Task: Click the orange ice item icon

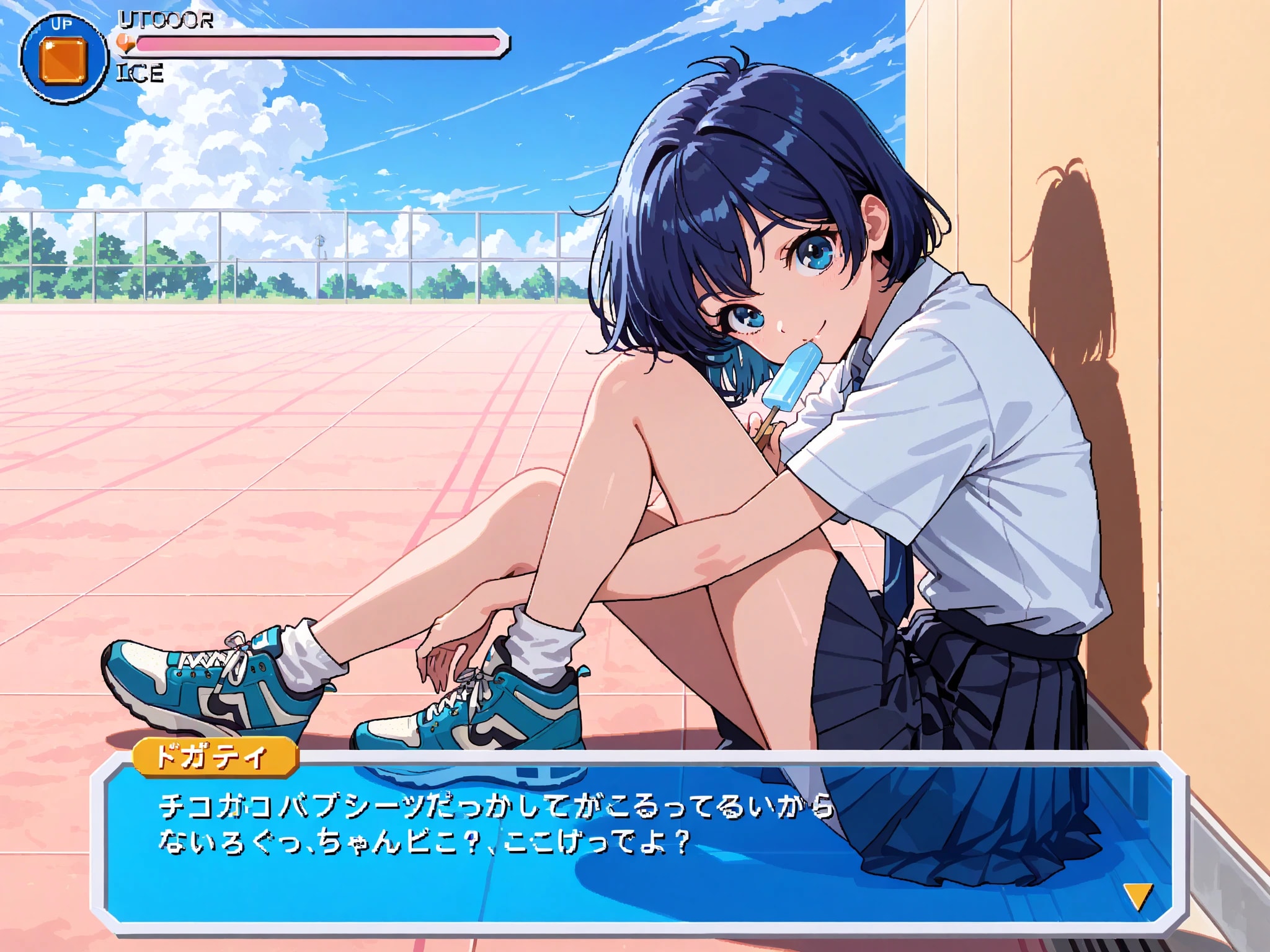Action: [63, 60]
